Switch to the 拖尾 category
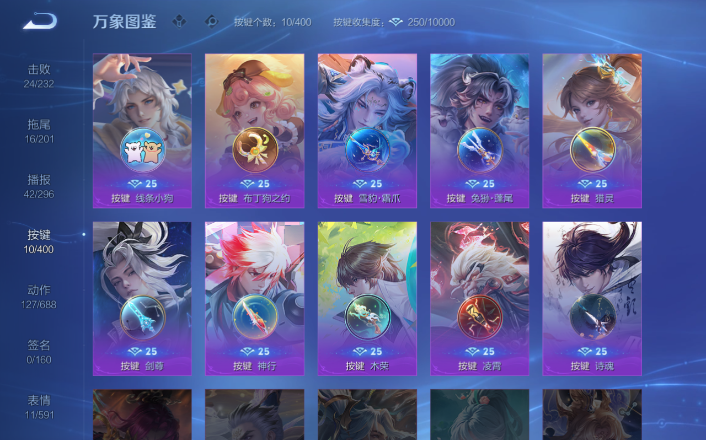This screenshot has width=706, height=440. click(39, 130)
